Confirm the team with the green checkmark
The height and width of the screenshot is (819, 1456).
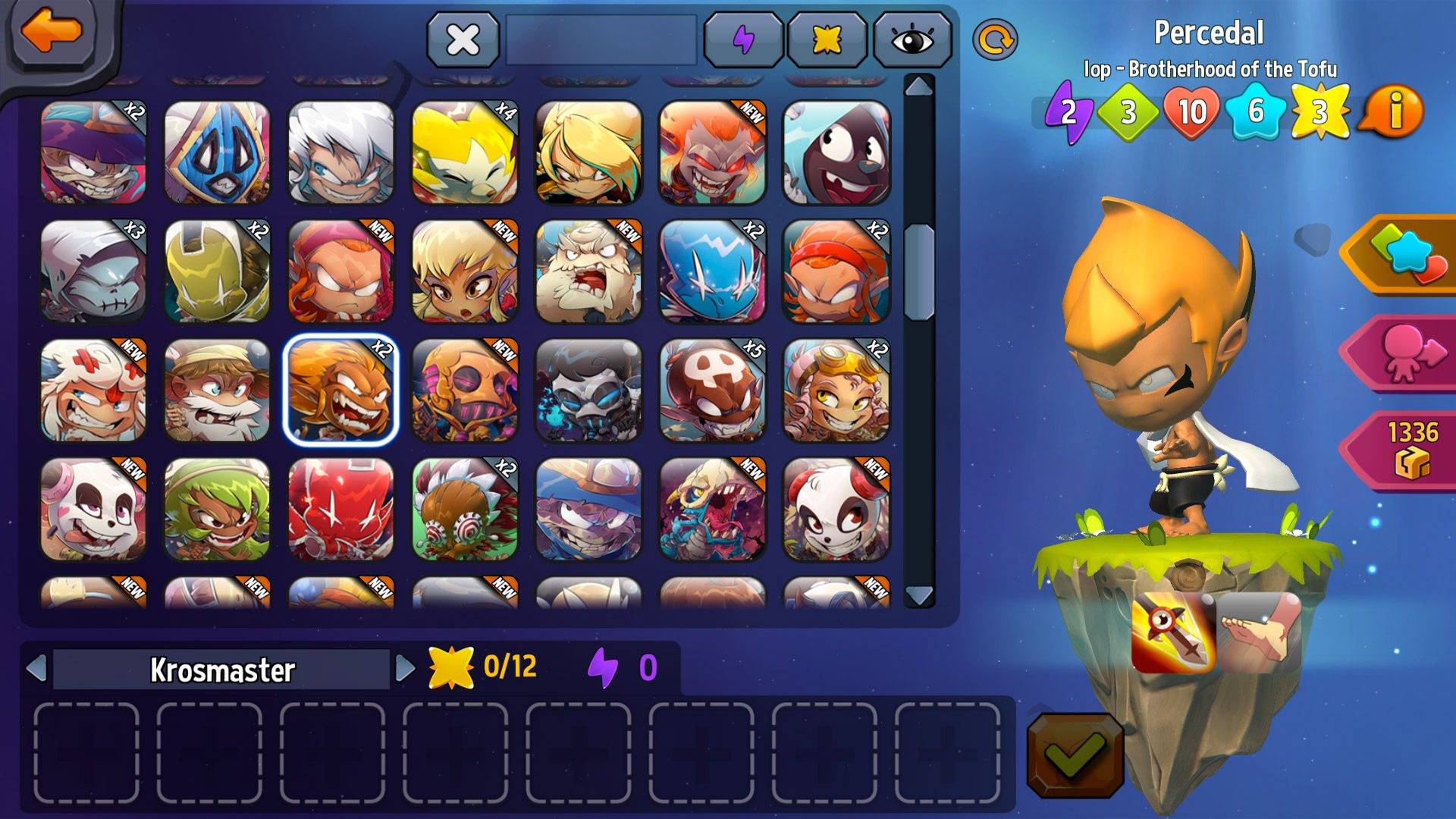click(x=1075, y=754)
